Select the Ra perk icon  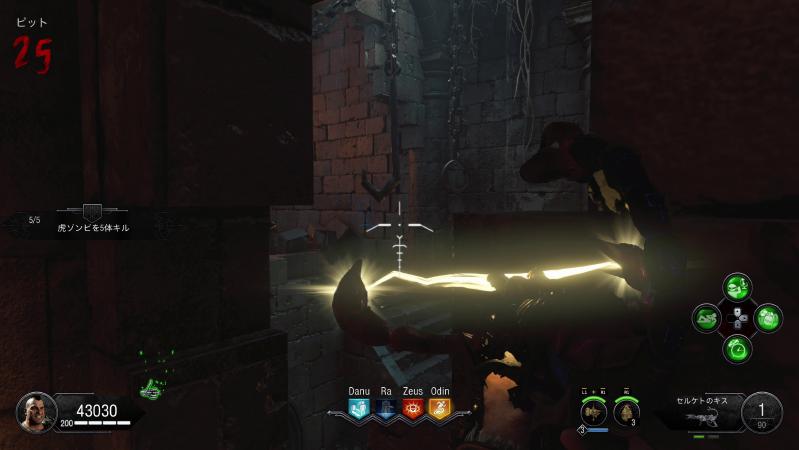(386, 408)
